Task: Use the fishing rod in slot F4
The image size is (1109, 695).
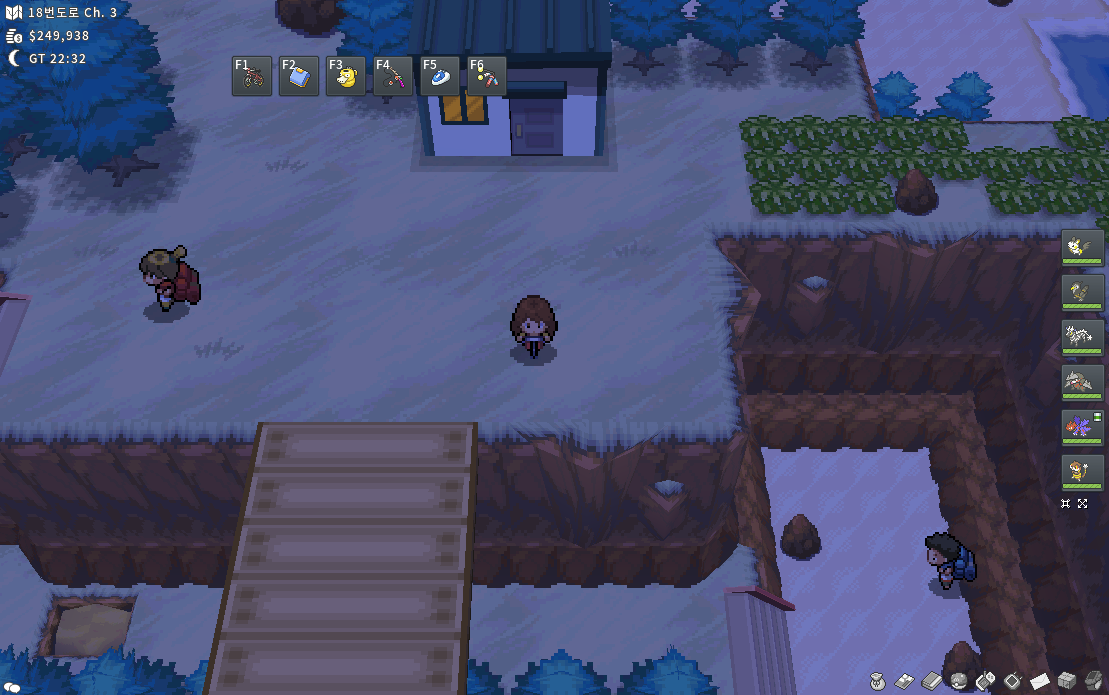Action: click(x=393, y=76)
